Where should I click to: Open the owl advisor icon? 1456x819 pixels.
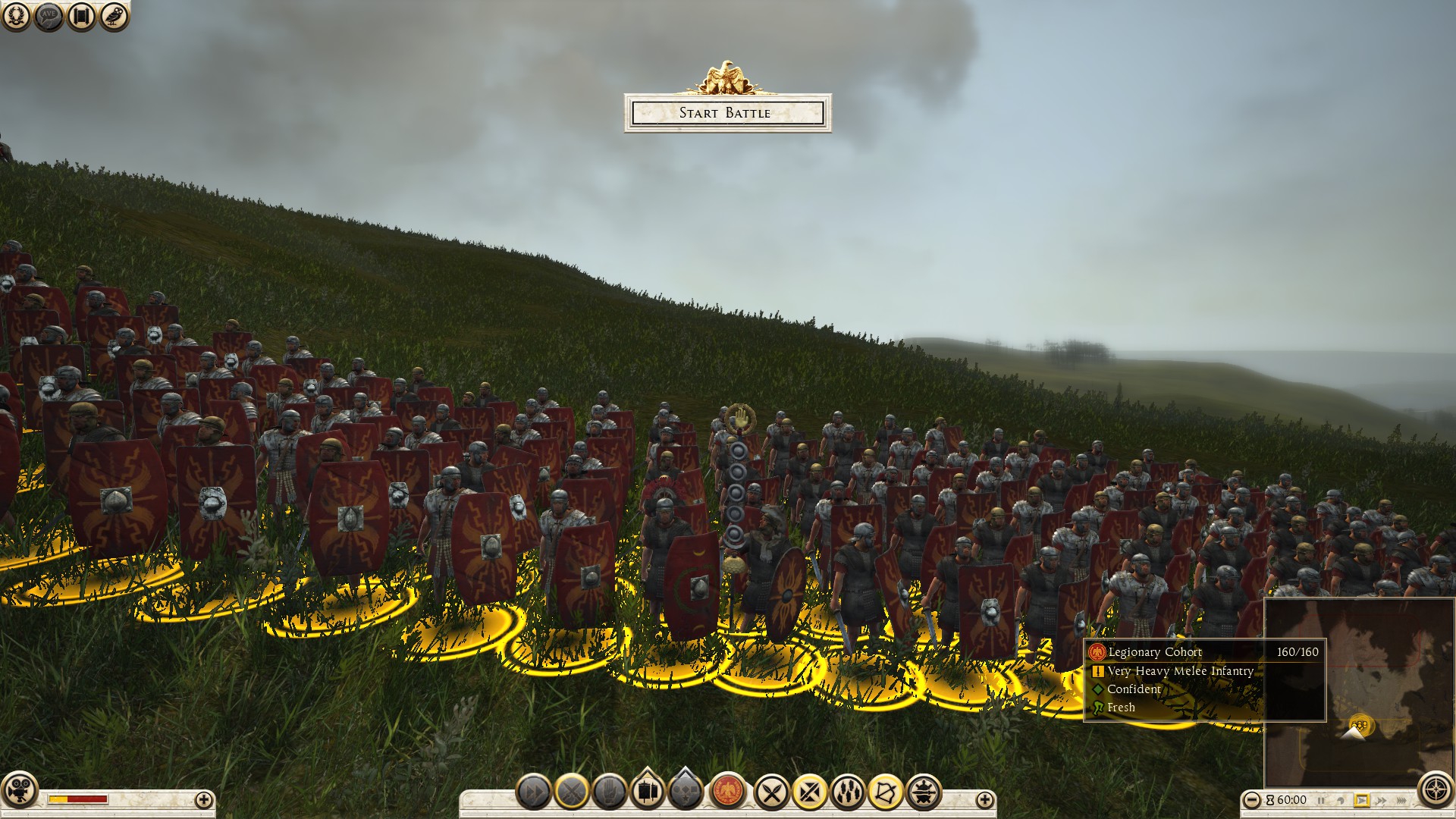pyautogui.click(x=114, y=16)
